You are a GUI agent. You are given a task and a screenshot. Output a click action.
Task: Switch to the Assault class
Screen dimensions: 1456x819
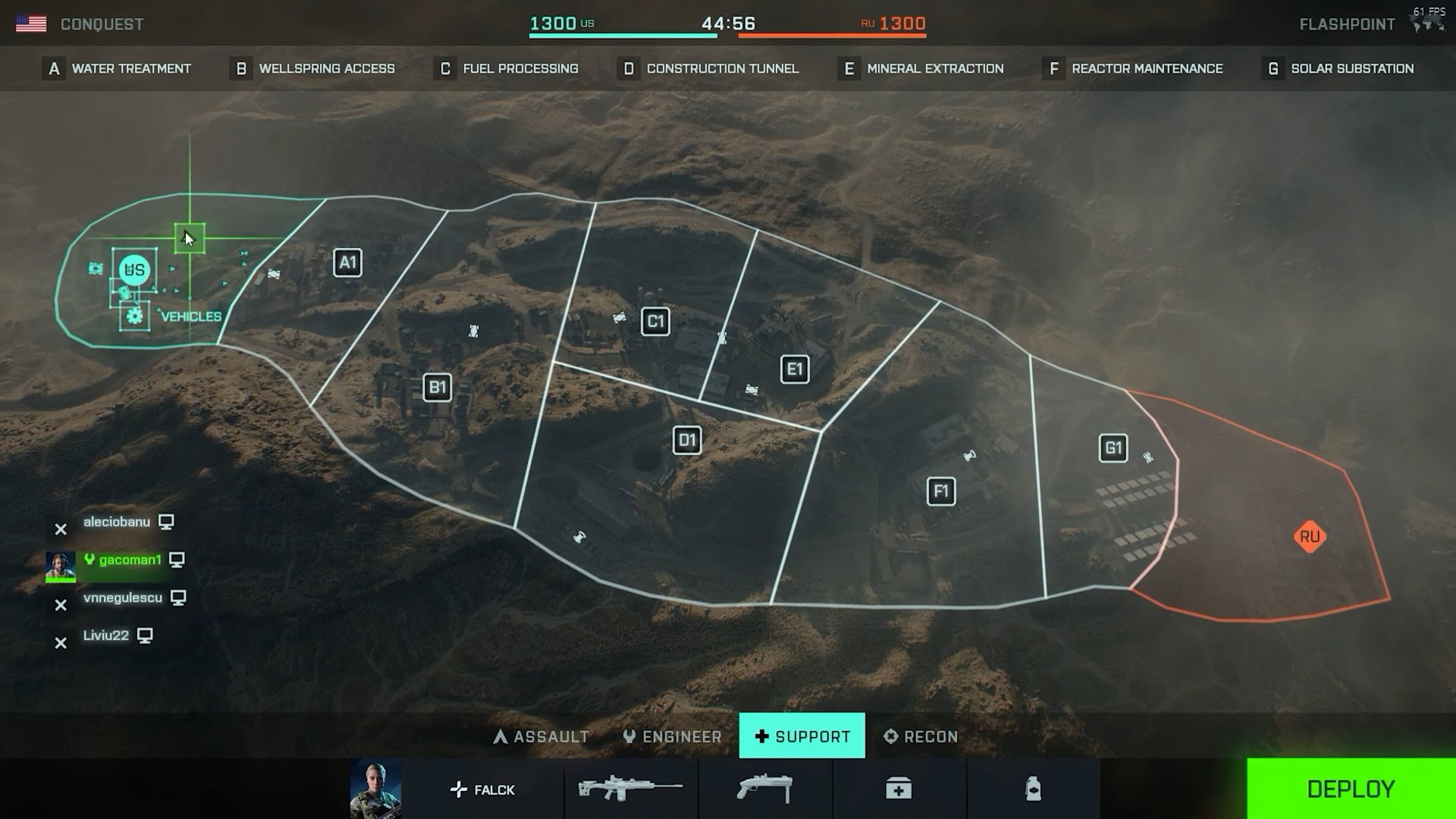541,736
